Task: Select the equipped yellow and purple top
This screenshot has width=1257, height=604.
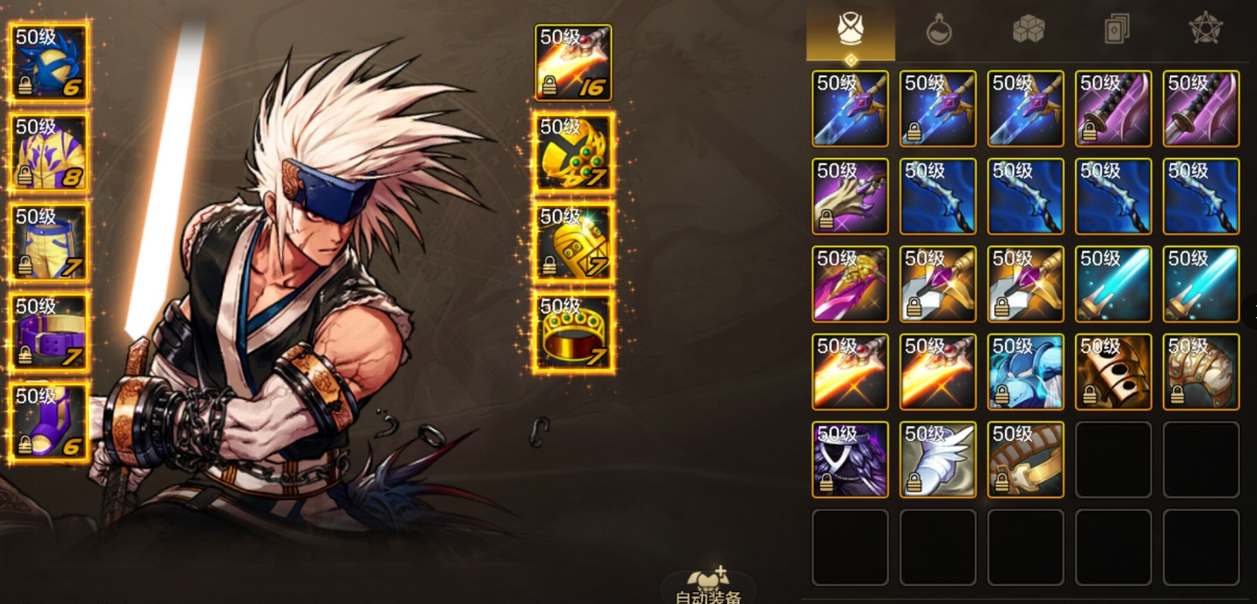Action: tap(50, 152)
